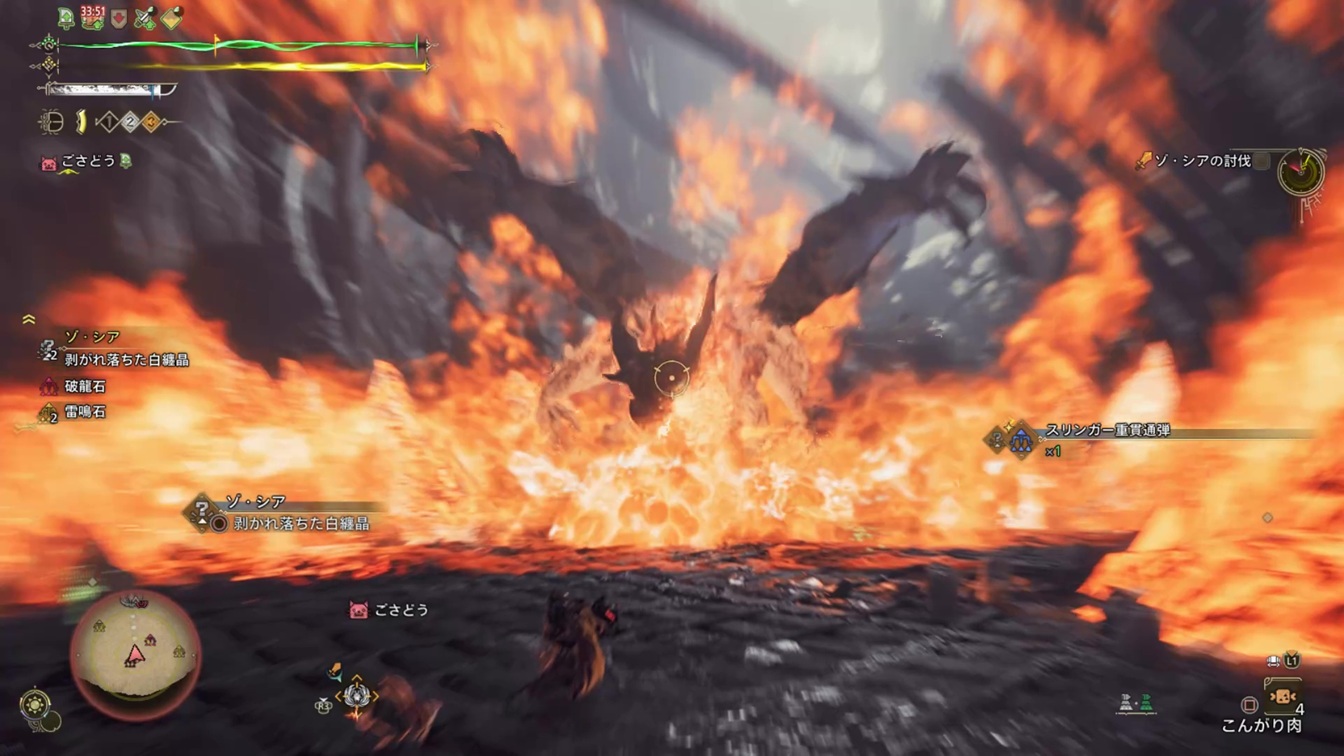The width and height of the screenshot is (1344, 756).
Task: Click the red defense-down shield status icon
Action: [119, 19]
